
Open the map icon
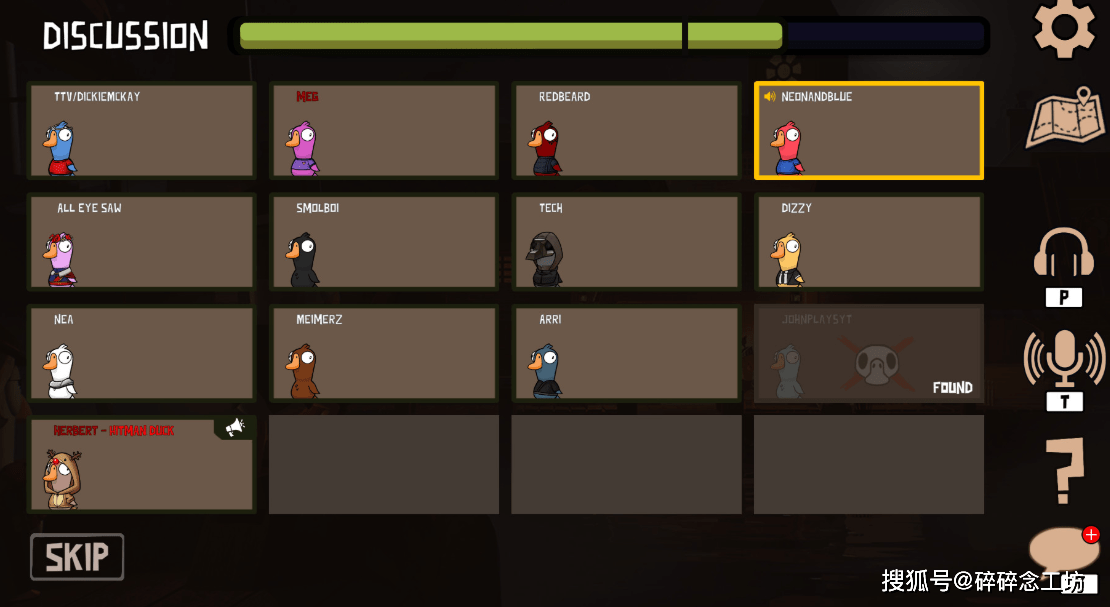tap(1065, 119)
